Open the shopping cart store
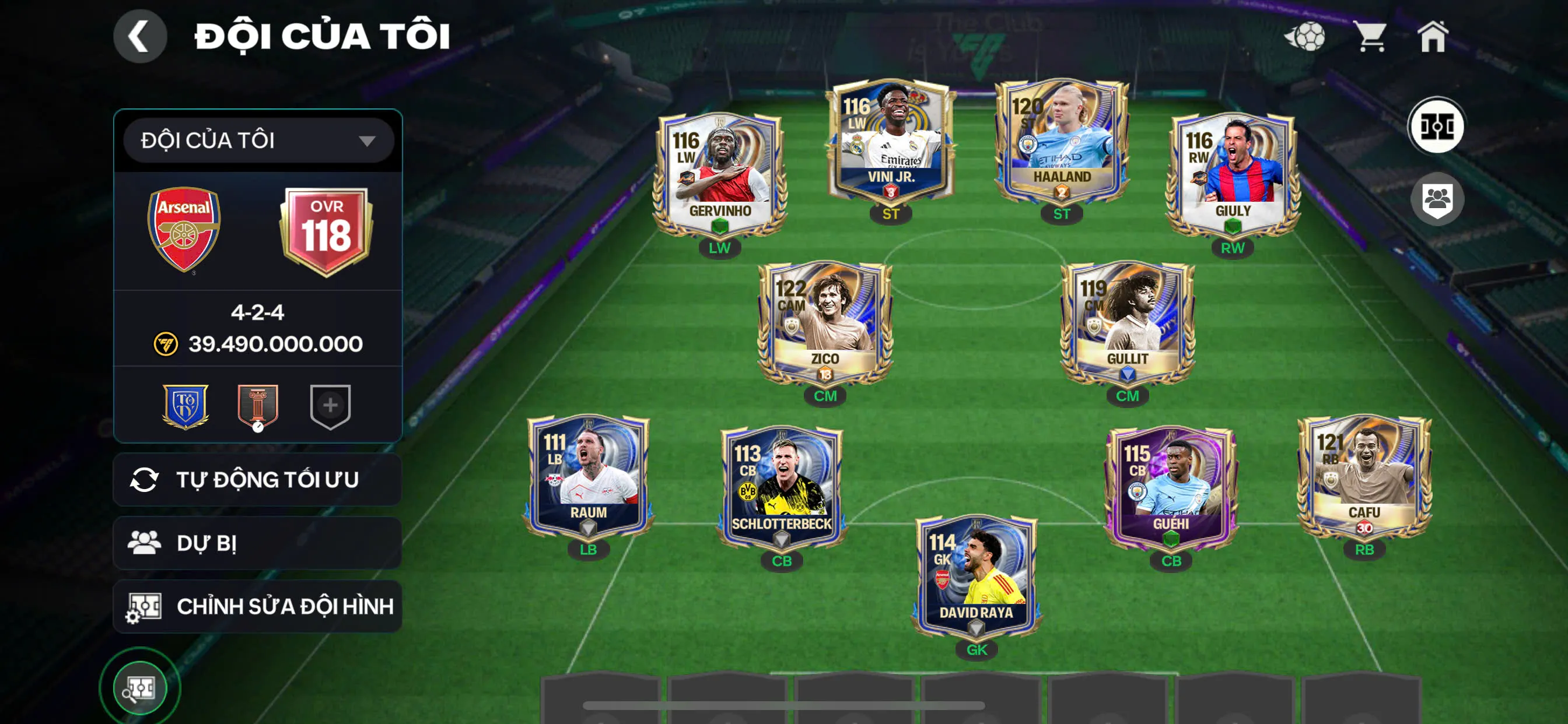This screenshot has width=1568, height=724. pyautogui.click(x=1370, y=37)
